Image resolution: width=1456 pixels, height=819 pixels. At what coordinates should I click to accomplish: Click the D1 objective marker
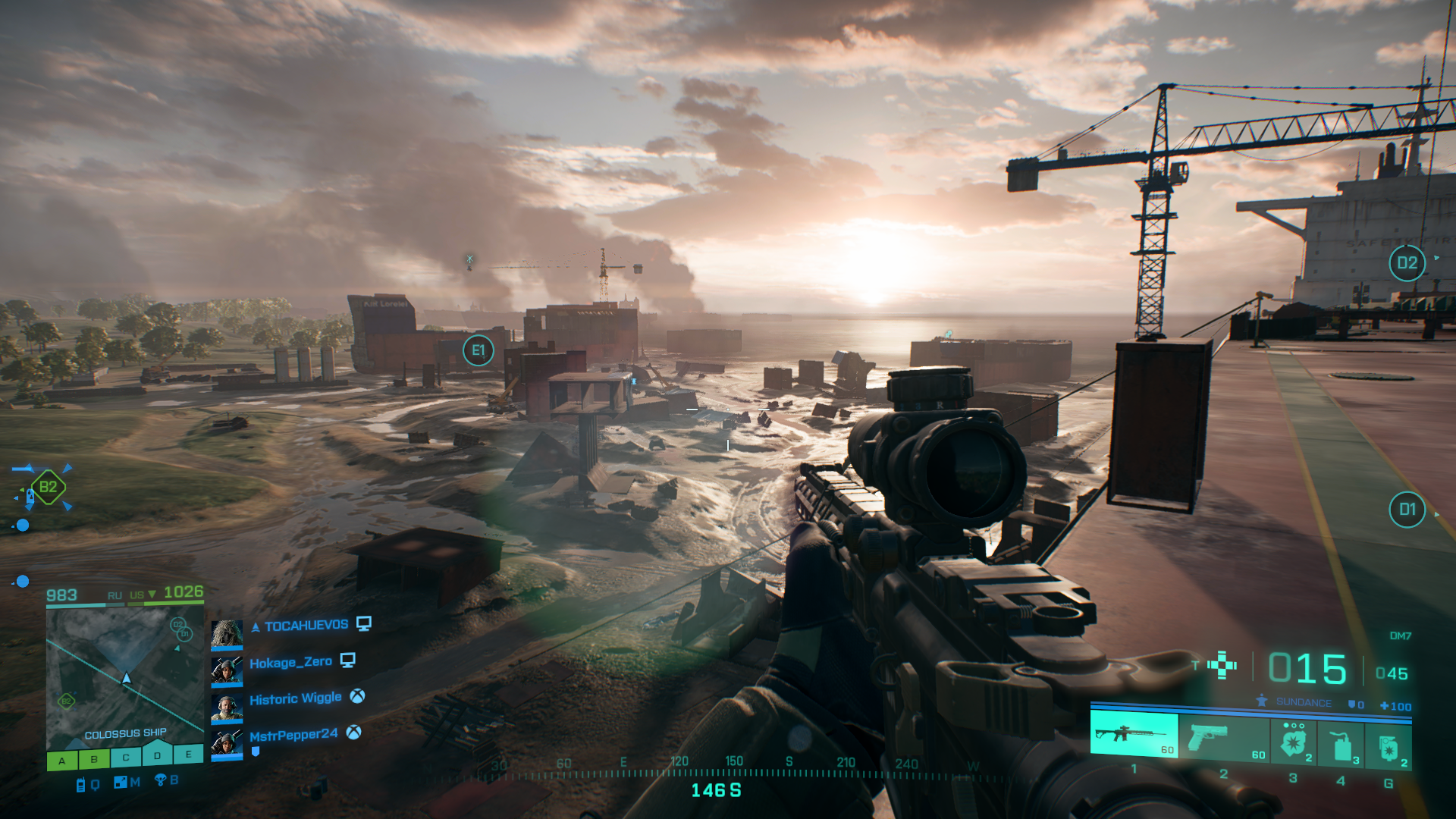(1407, 510)
